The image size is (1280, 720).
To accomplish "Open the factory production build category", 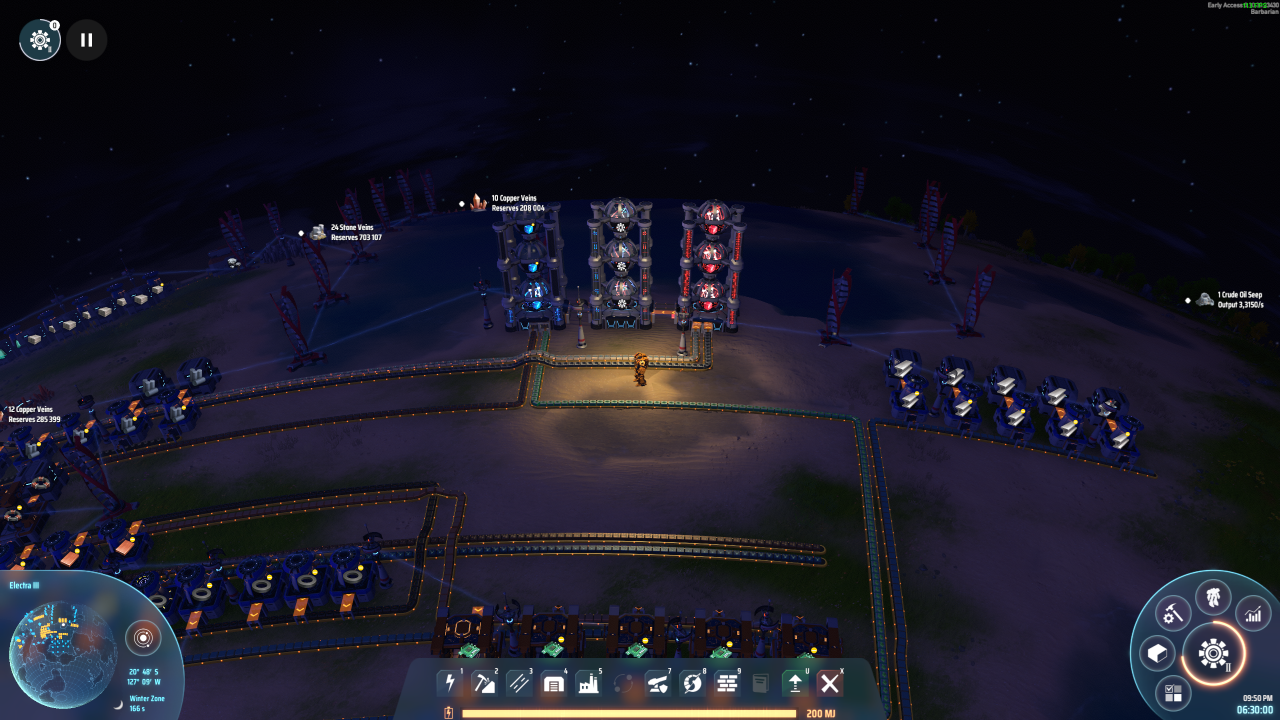I will [x=588, y=683].
